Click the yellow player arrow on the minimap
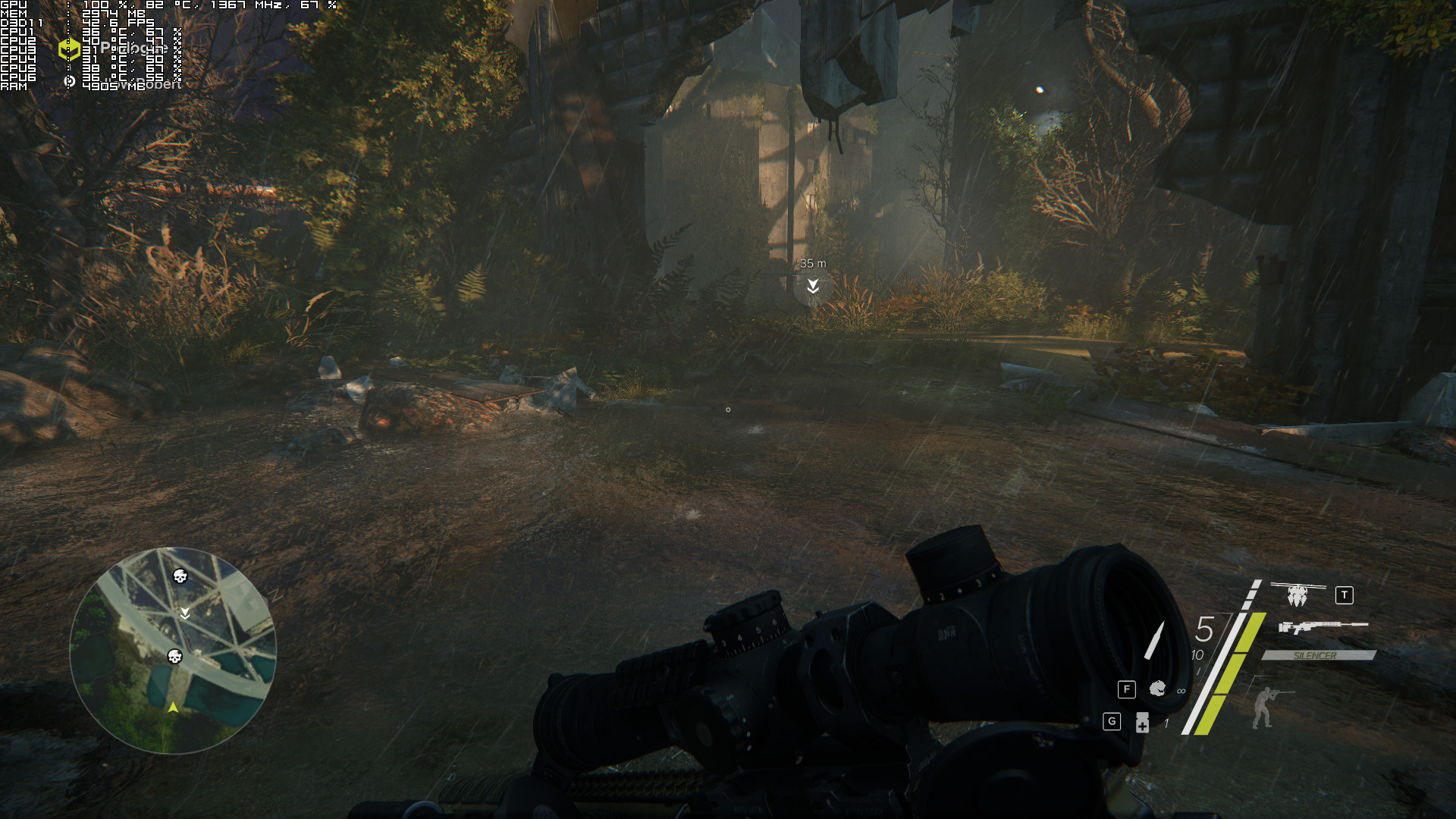The image size is (1456, 819). point(173,707)
